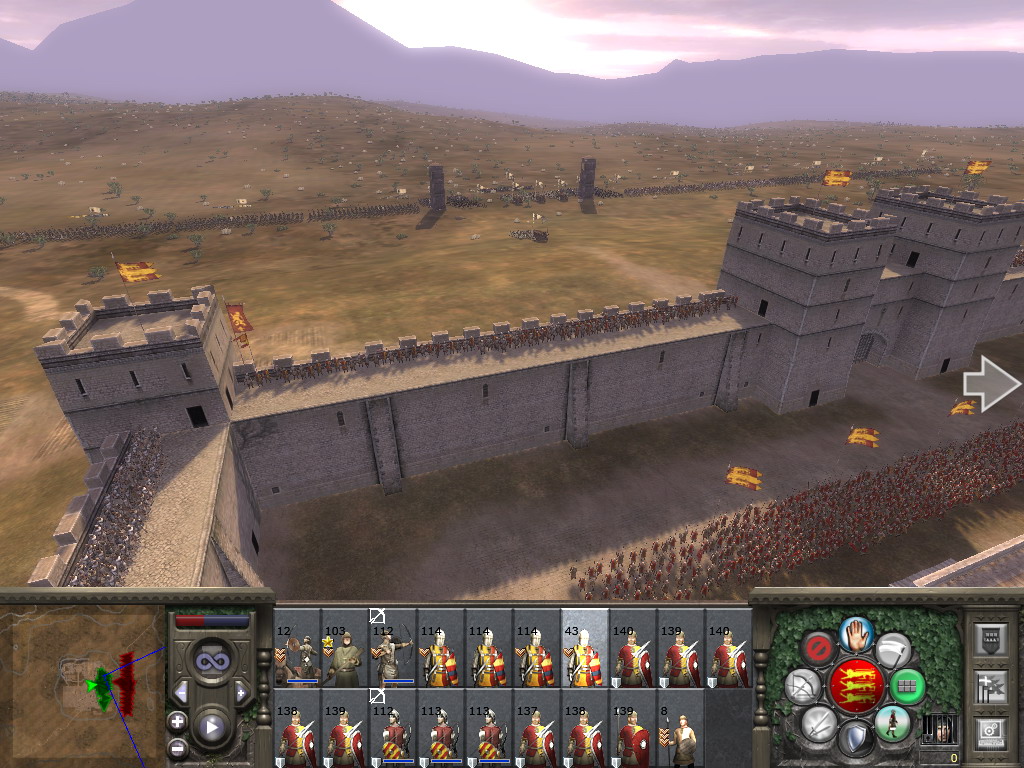Screen dimensions: 1024x768
Task: Open the green group formations button
Action: tap(907, 687)
